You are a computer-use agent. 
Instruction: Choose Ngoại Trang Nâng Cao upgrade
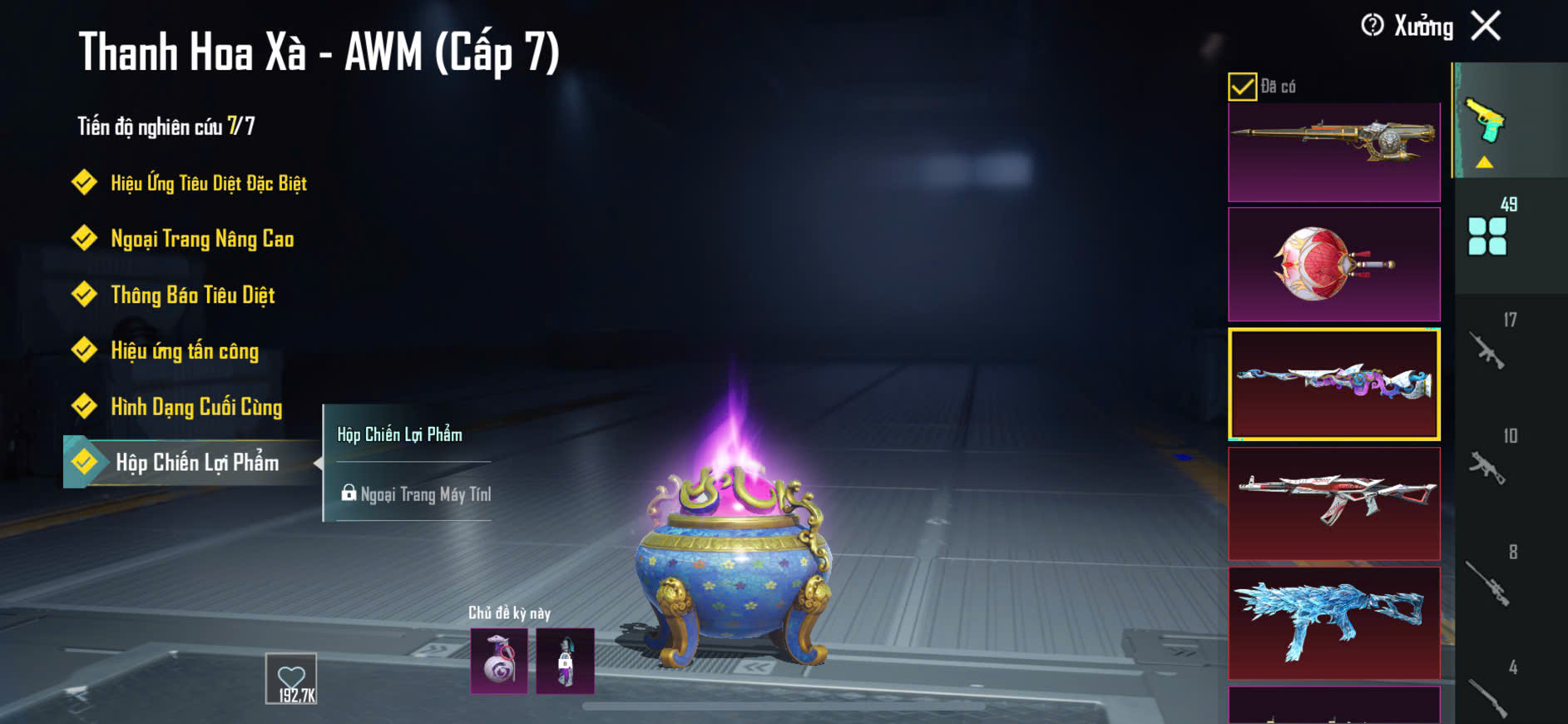click(201, 240)
